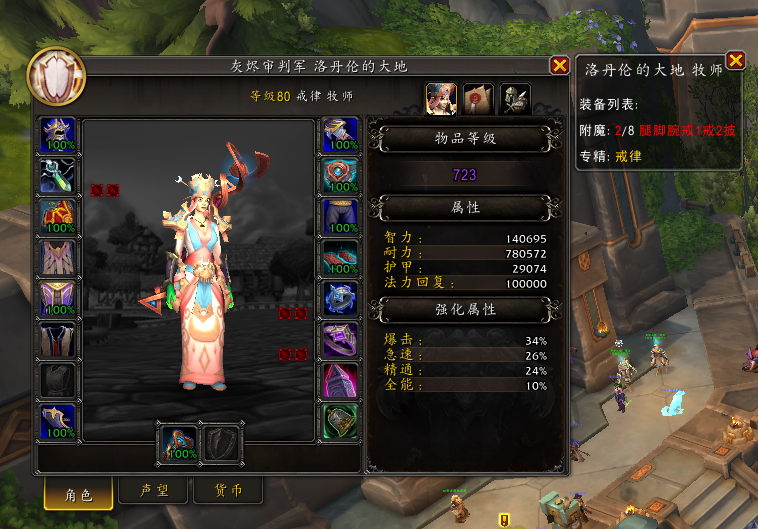Select the wrist bracers slot
This screenshot has width=758, height=529.
click(x=57, y=421)
